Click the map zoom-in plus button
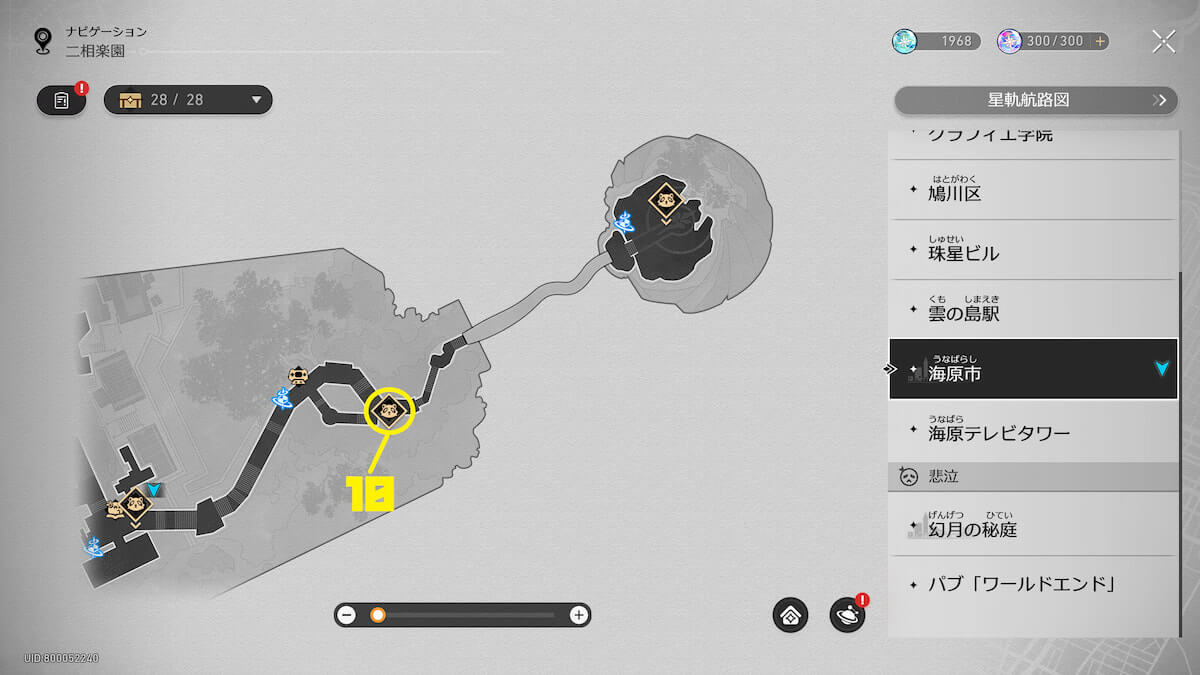This screenshot has width=1200, height=675. [x=578, y=615]
